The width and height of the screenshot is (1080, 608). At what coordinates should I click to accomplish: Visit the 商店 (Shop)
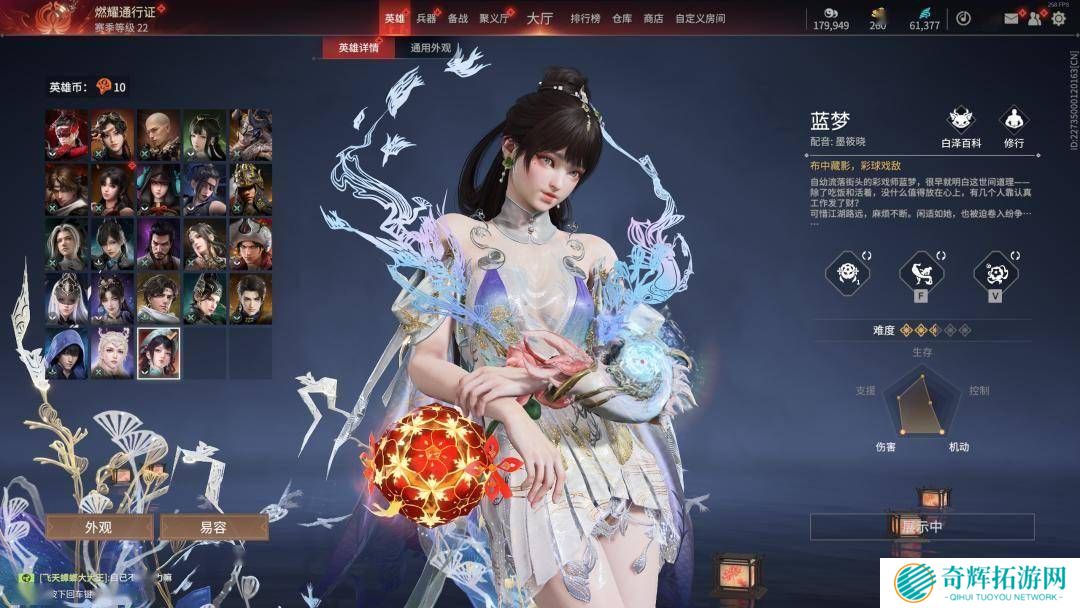(653, 18)
